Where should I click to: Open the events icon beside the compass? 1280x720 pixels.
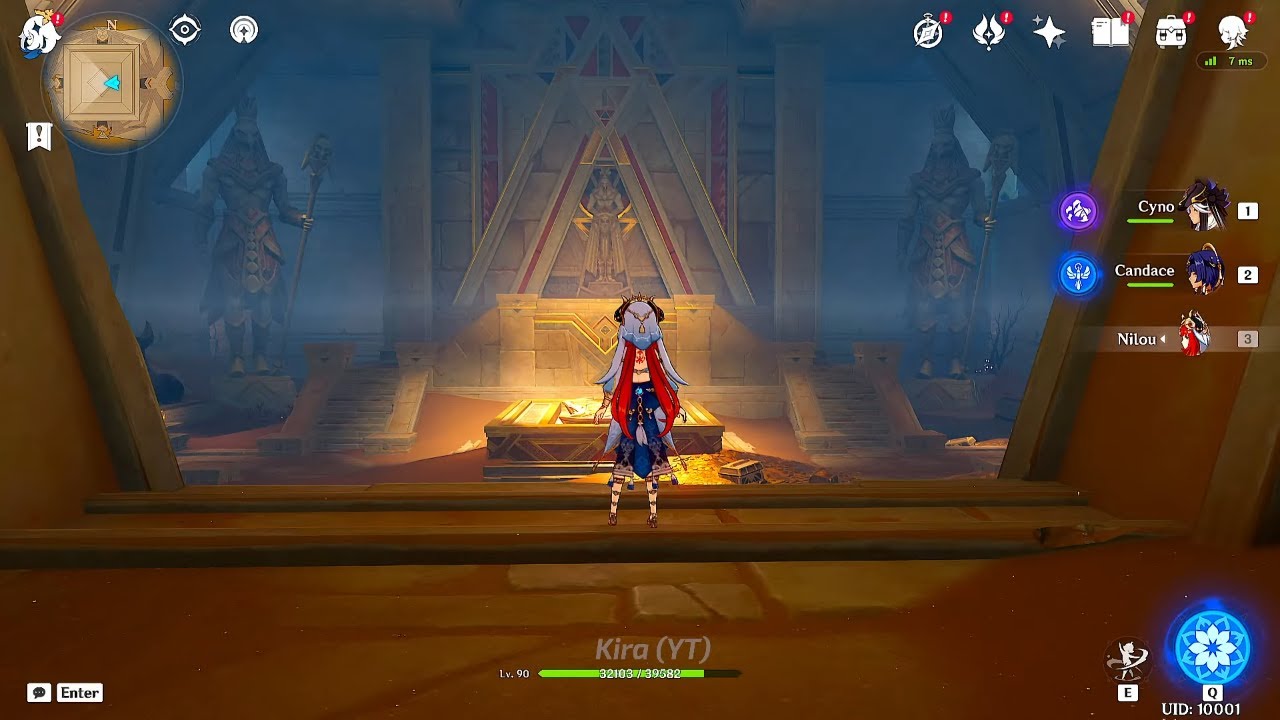[989, 33]
